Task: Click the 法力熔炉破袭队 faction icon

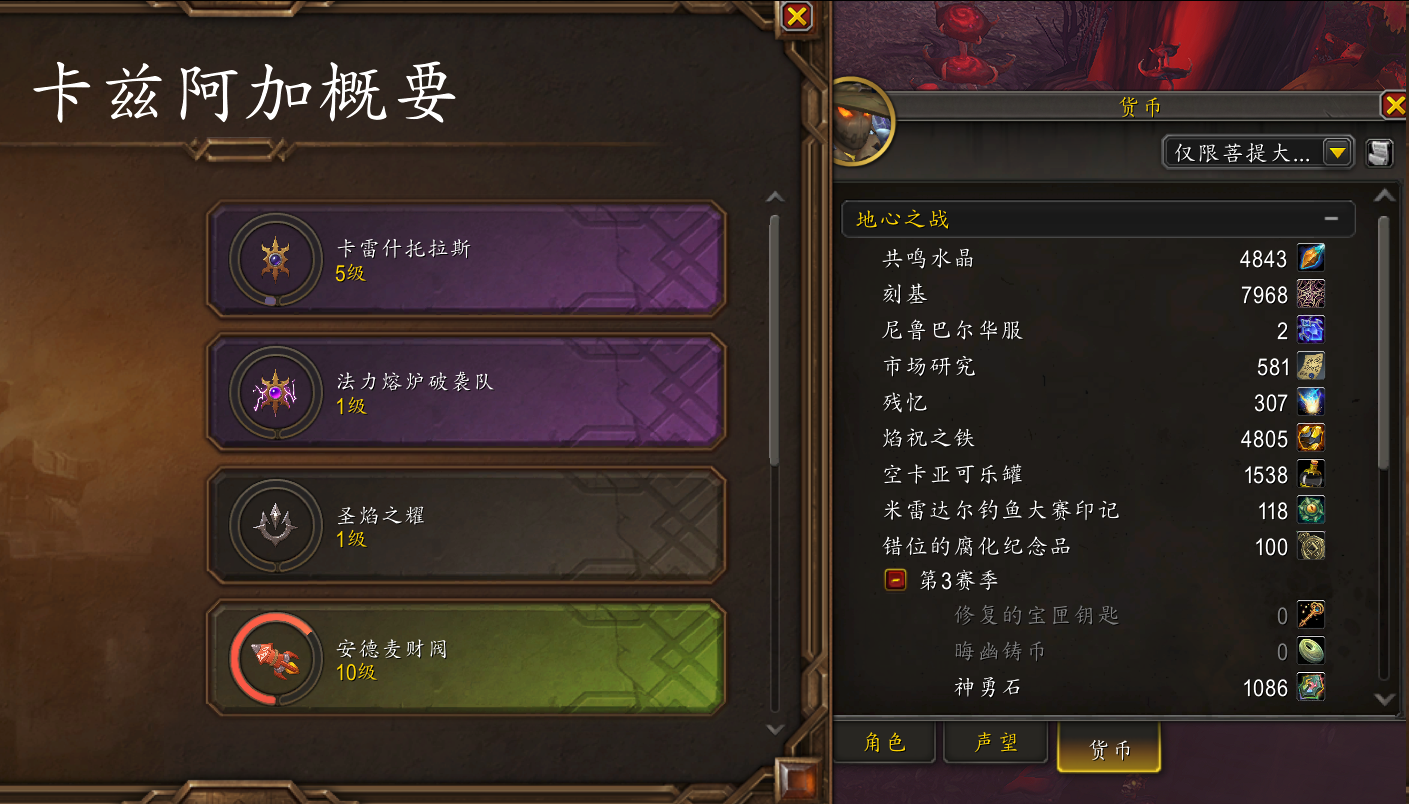Action: pyautogui.click(x=275, y=391)
